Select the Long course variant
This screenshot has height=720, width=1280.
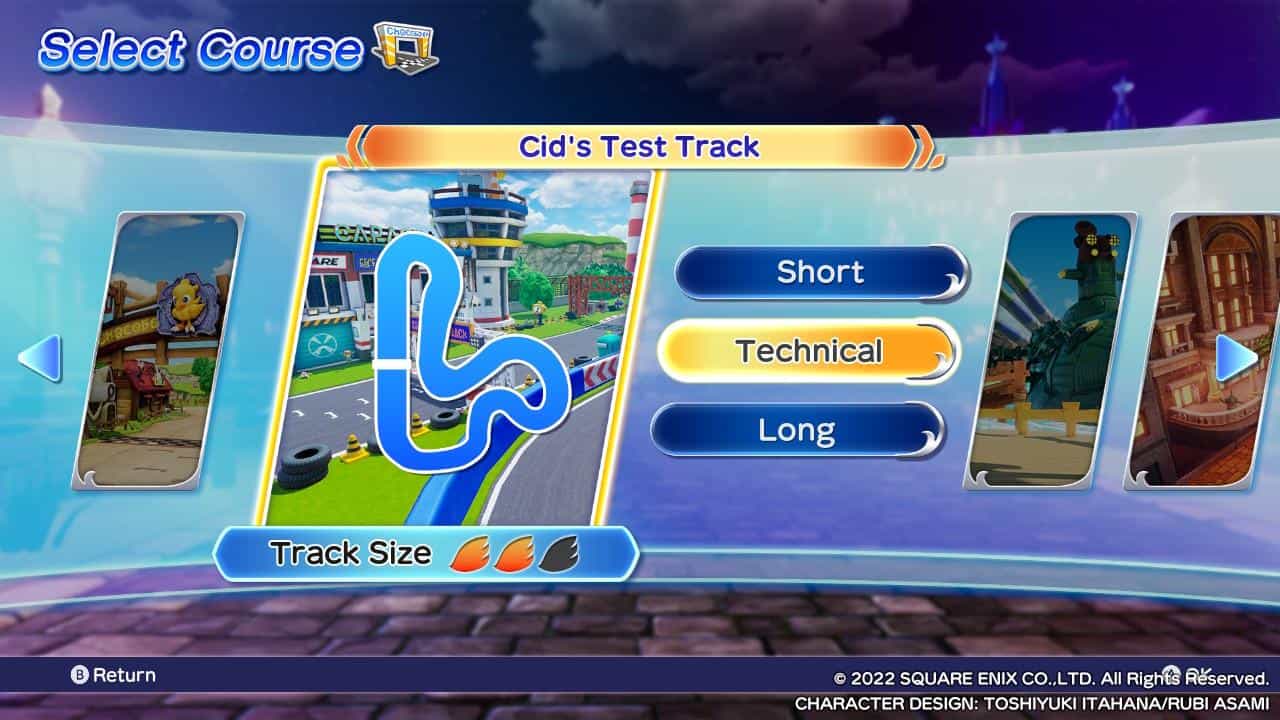tap(800, 428)
